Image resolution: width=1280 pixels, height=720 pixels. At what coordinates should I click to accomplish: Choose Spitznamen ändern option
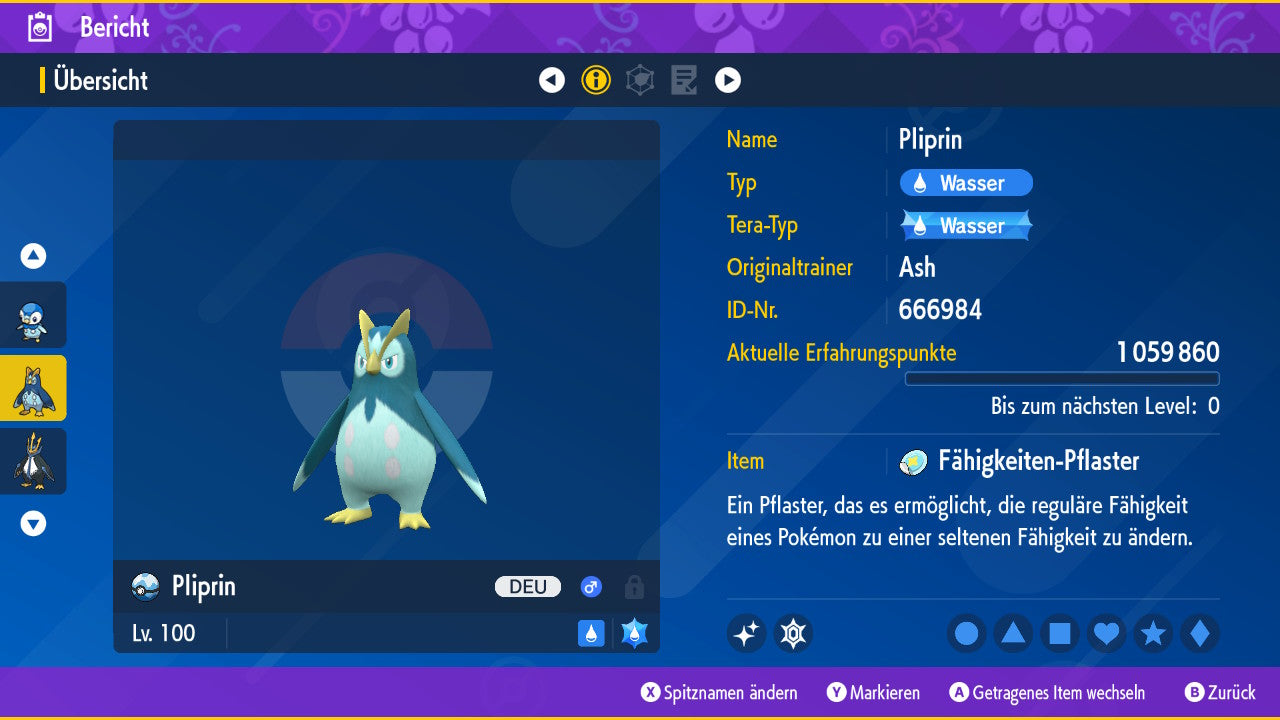coord(720,693)
